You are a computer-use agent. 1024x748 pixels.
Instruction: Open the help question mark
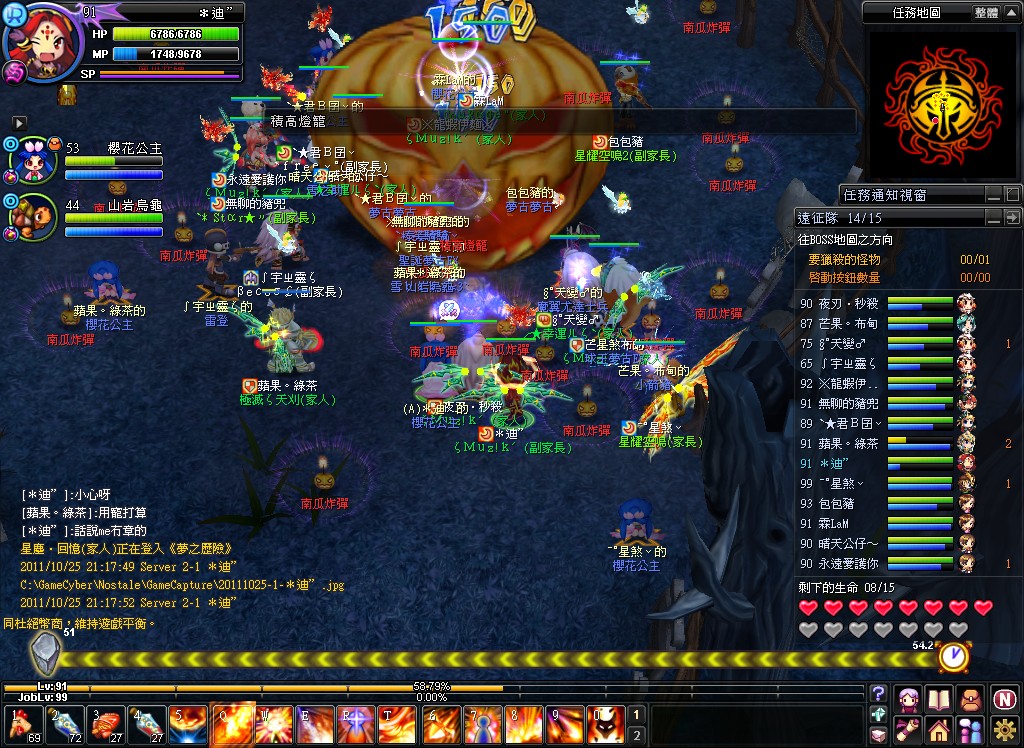(878, 693)
